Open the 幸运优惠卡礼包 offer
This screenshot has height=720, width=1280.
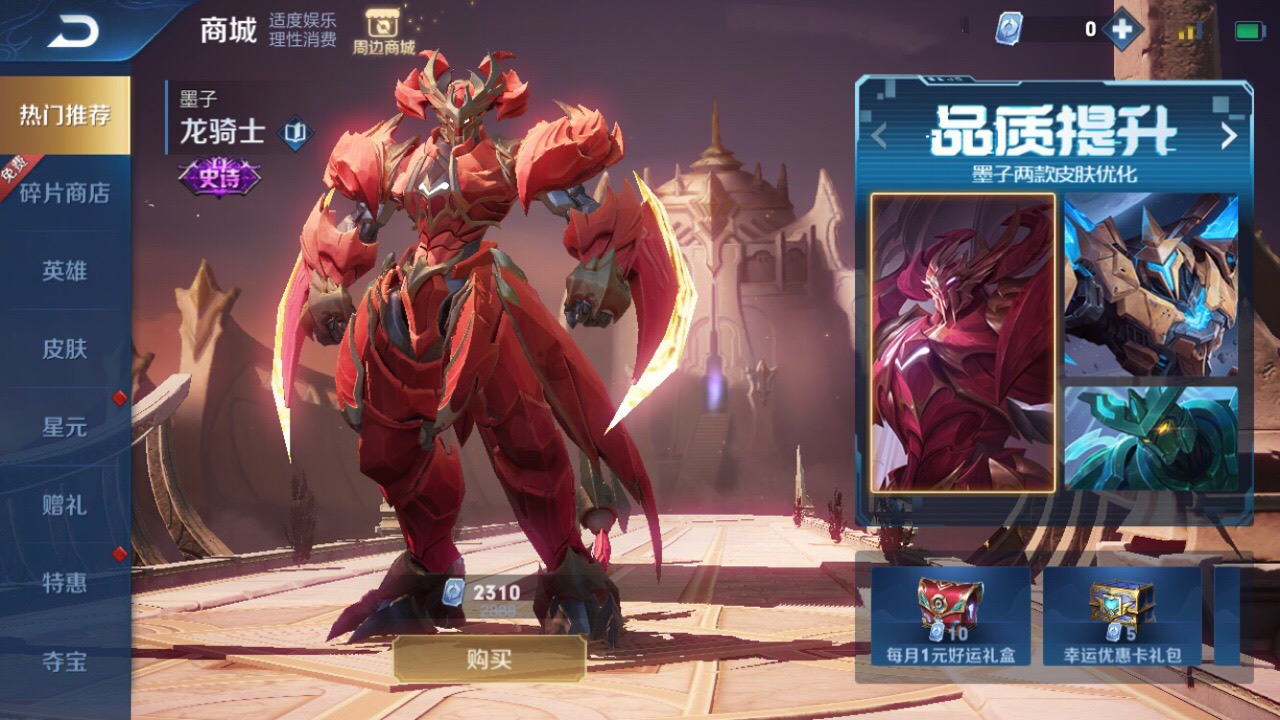coord(1122,616)
